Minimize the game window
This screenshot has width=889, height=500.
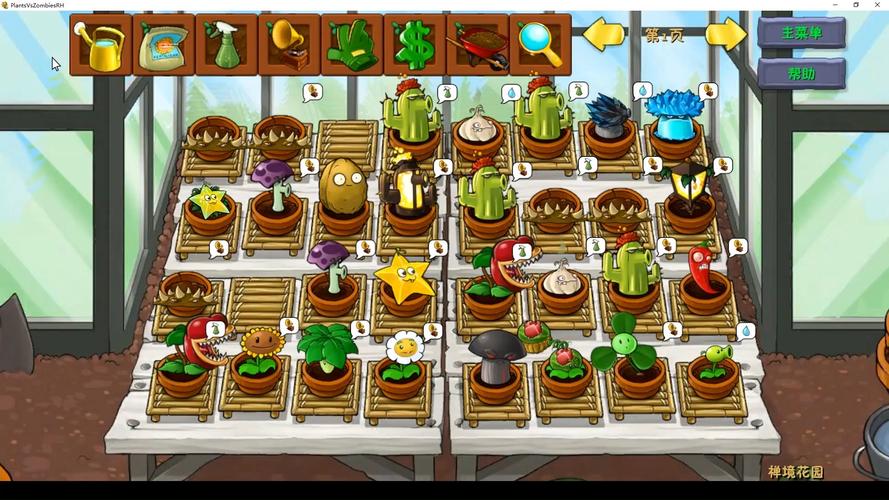[x=833, y=5]
